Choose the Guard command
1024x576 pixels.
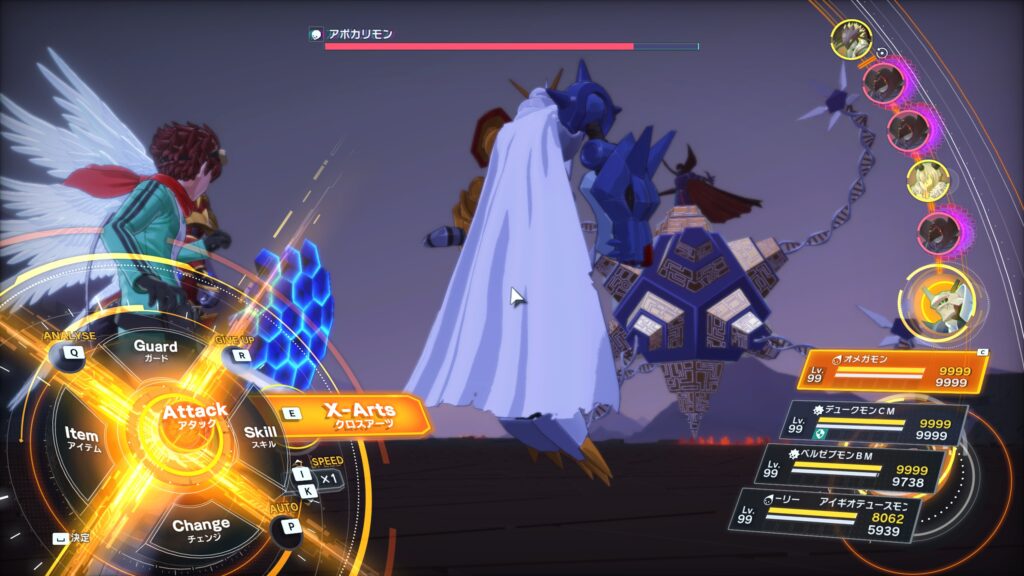tap(156, 350)
